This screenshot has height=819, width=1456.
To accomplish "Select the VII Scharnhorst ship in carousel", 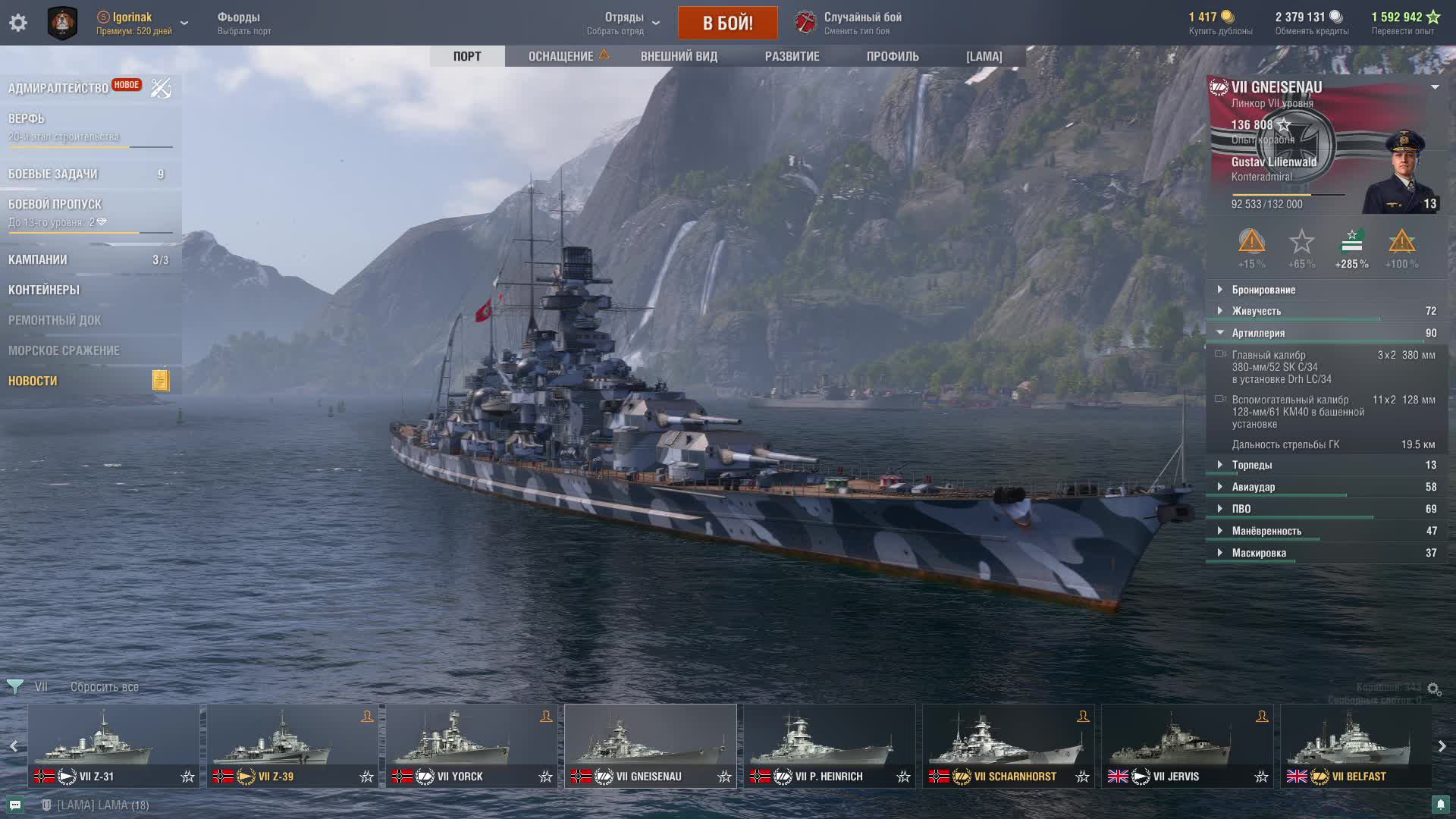I will 1008,745.
